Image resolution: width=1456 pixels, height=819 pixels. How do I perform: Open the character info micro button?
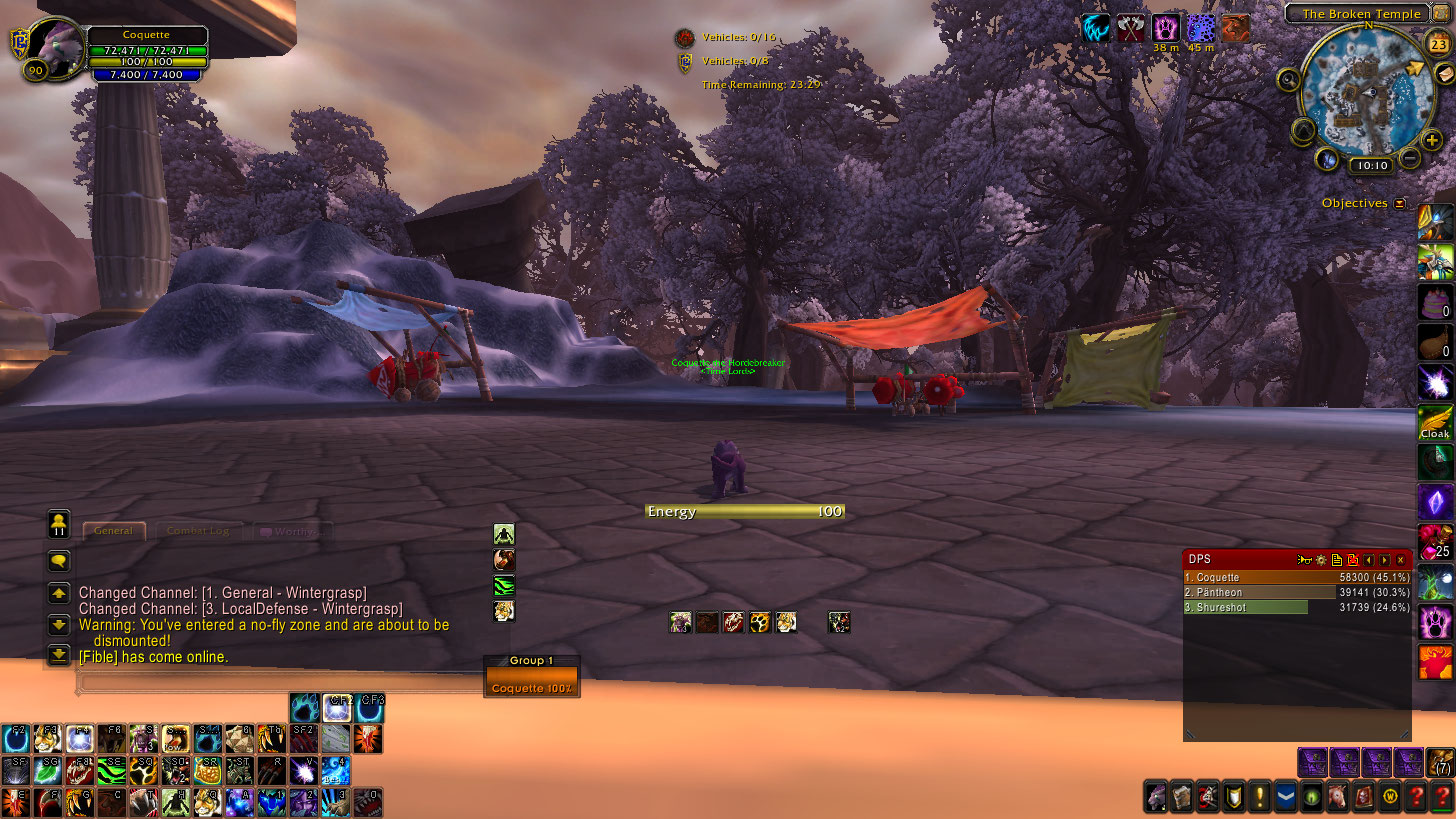1156,796
